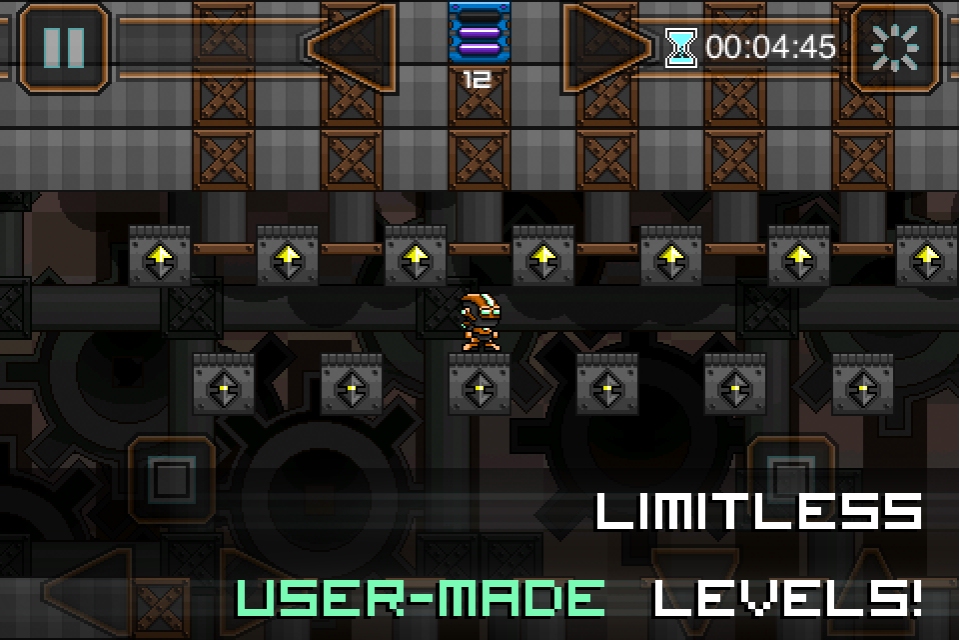The image size is (960, 640).
Task: Tap the left arrow beside the purple canister
Action: pos(349,46)
